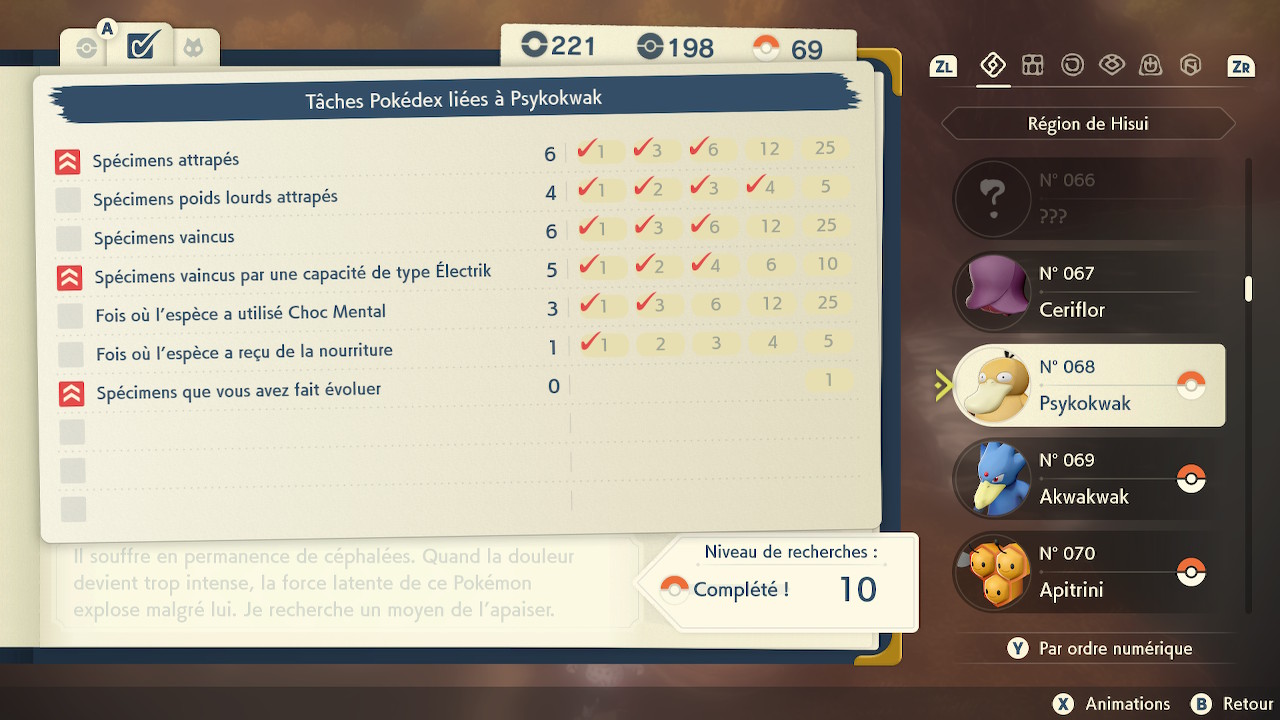The image size is (1280, 720).
Task: Select the Hisui diamond region icon
Action: pos(992,66)
